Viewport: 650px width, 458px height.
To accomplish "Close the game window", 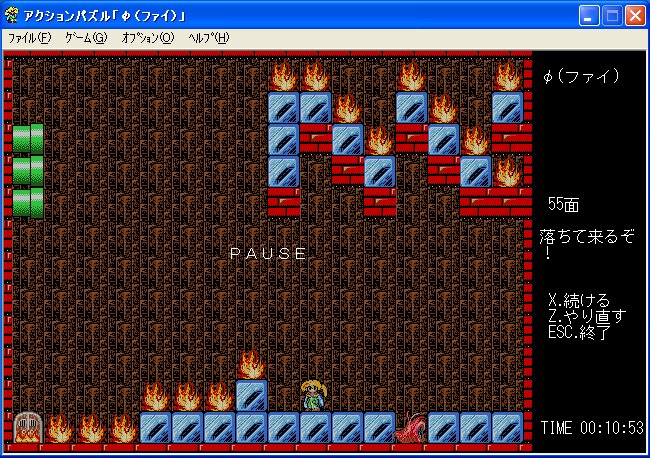I will pyautogui.click(x=636, y=14).
